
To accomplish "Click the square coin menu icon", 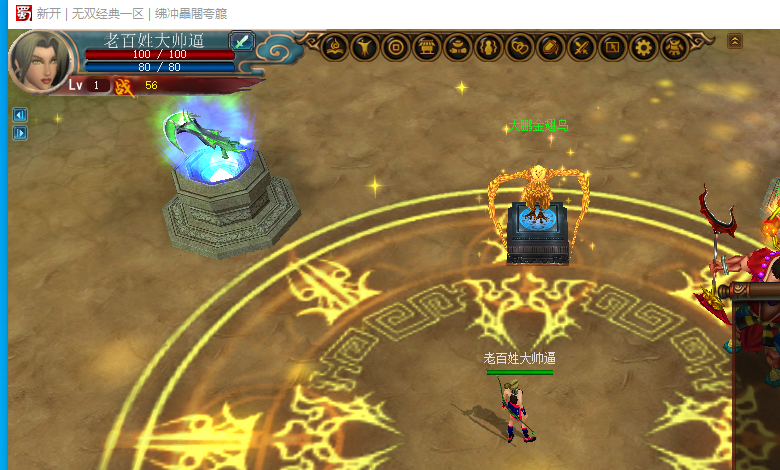I will tap(396, 46).
